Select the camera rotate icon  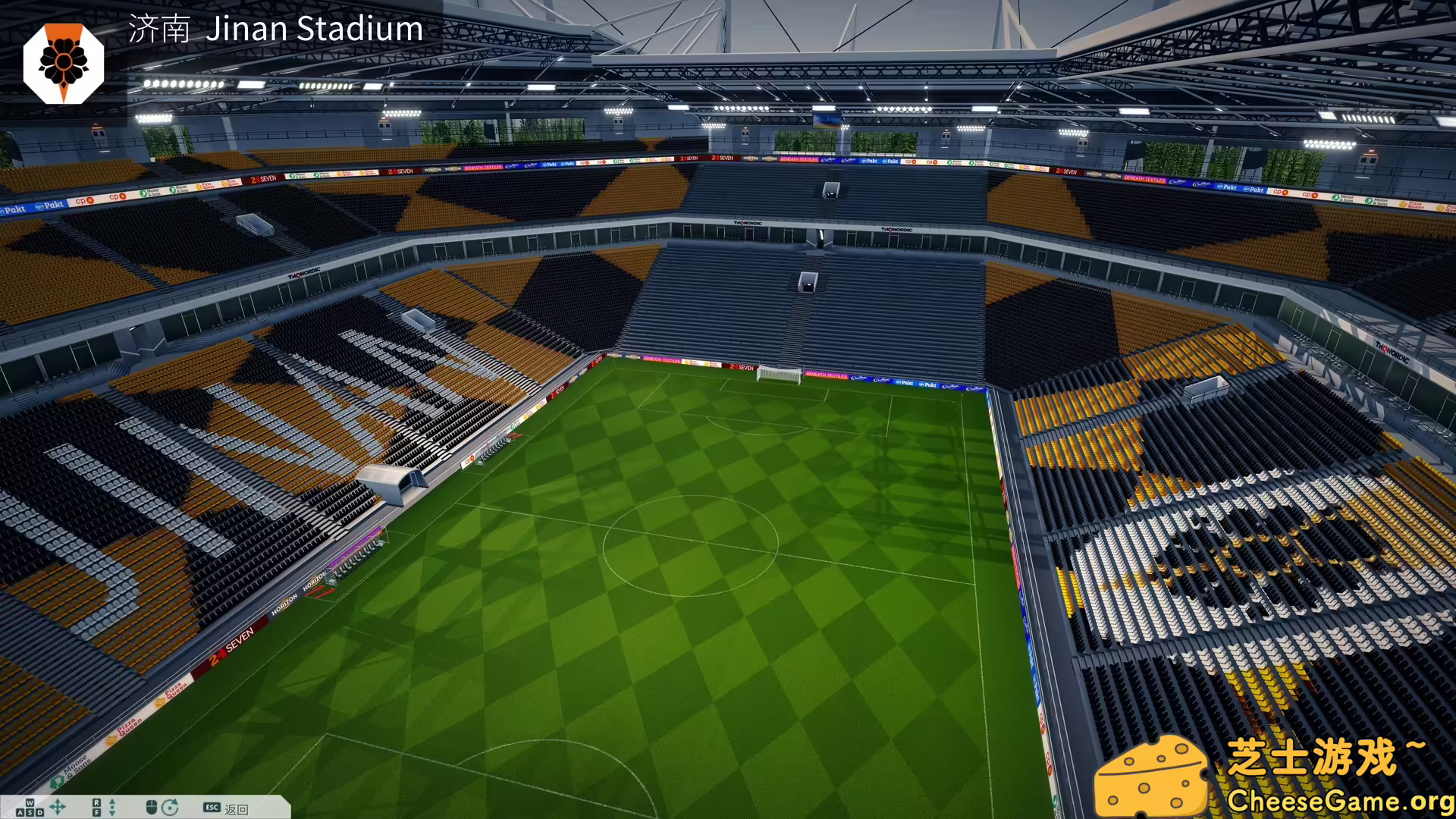(171, 805)
